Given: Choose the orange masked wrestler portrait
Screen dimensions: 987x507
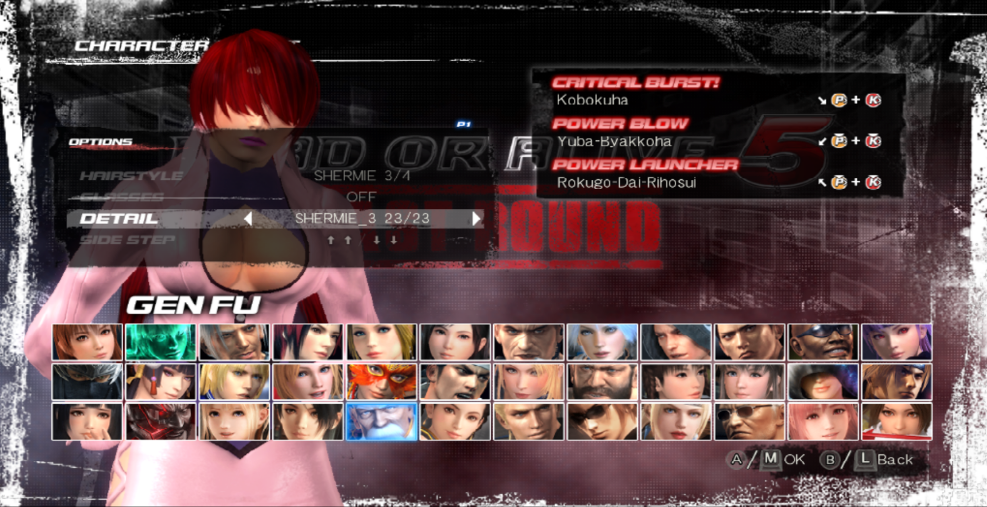Looking at the screenshot, I should (x=380, y=382).
